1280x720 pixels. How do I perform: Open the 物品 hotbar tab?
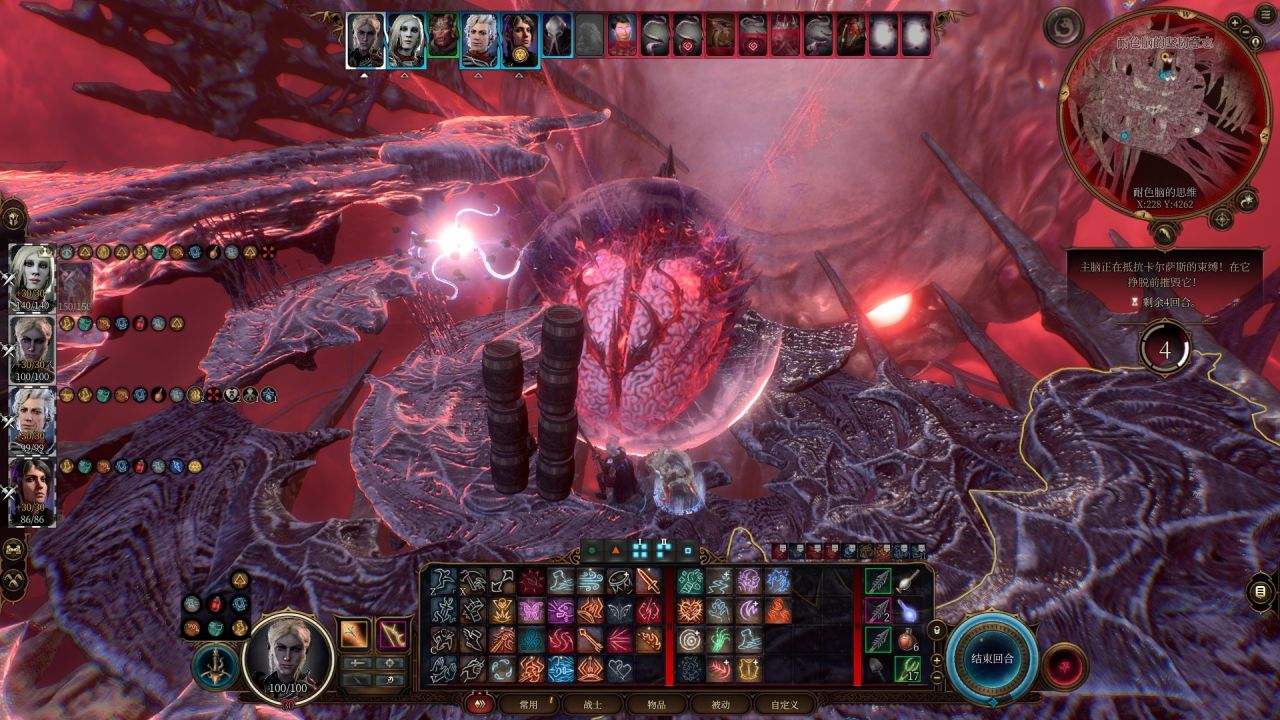pyautogui.click(x=656, y=704)
